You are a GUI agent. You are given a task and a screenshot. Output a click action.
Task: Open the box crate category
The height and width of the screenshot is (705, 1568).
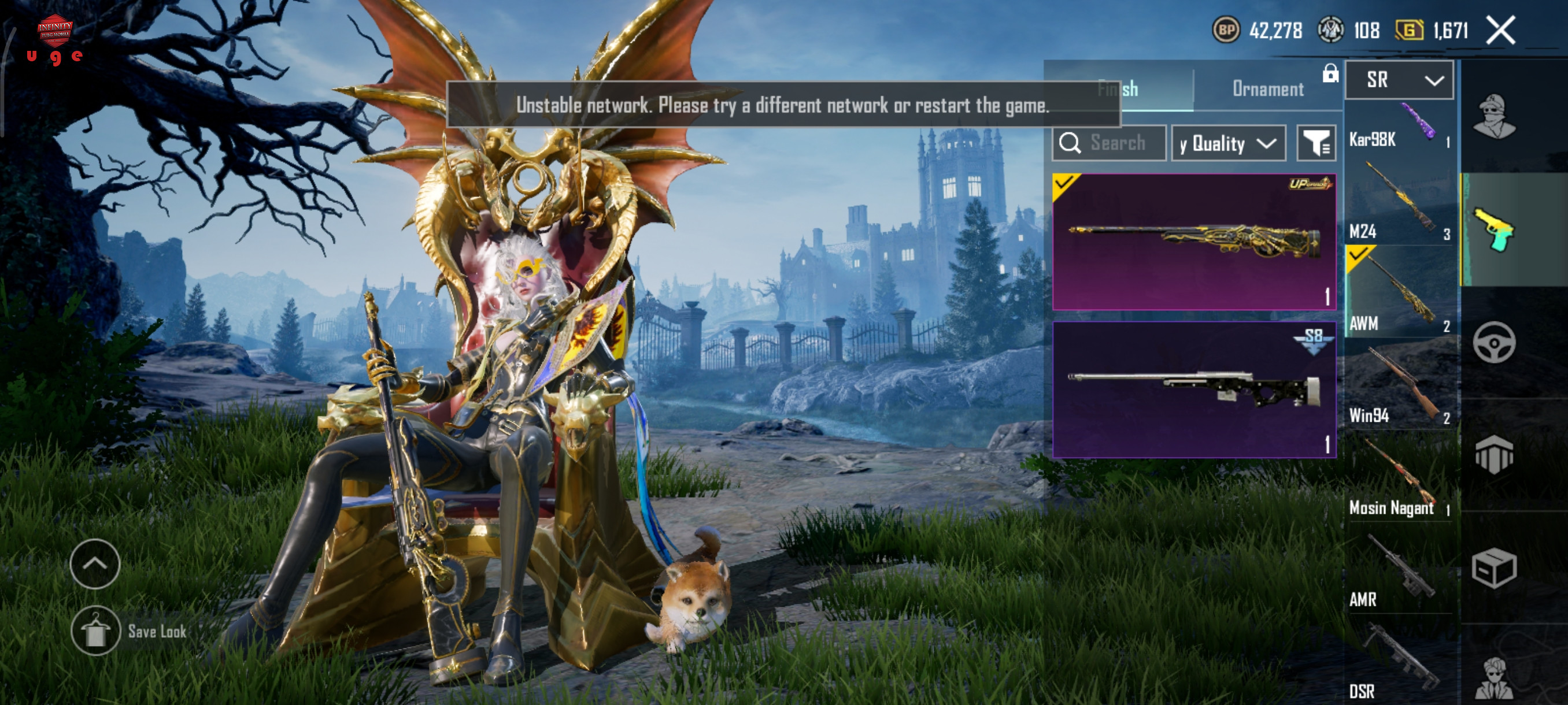(x=1495, y=567)
